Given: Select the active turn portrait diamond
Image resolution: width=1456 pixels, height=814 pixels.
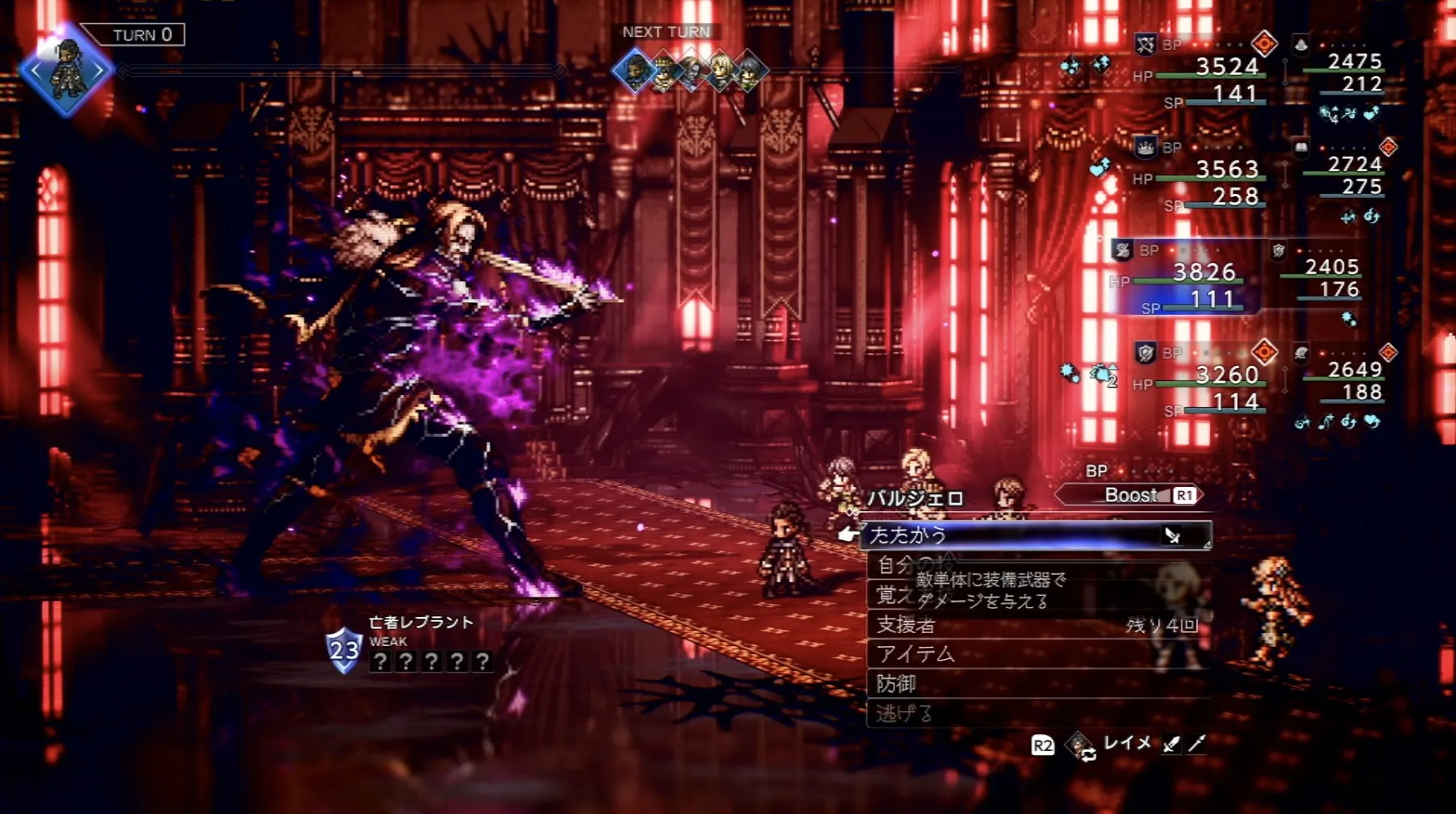Looking at the screenshot, I should click(x=66, y=71).
